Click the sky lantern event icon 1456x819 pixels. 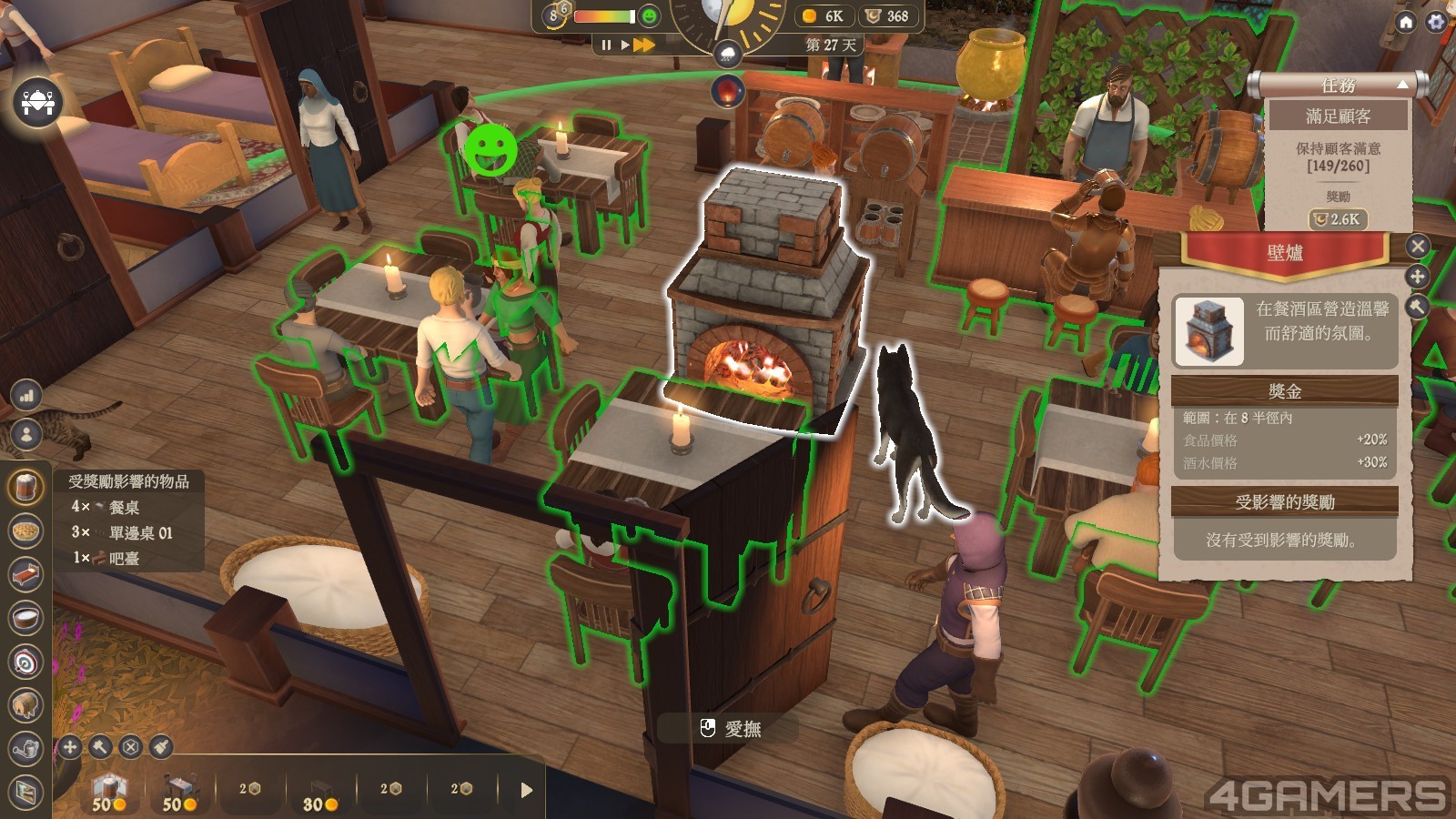728,90
